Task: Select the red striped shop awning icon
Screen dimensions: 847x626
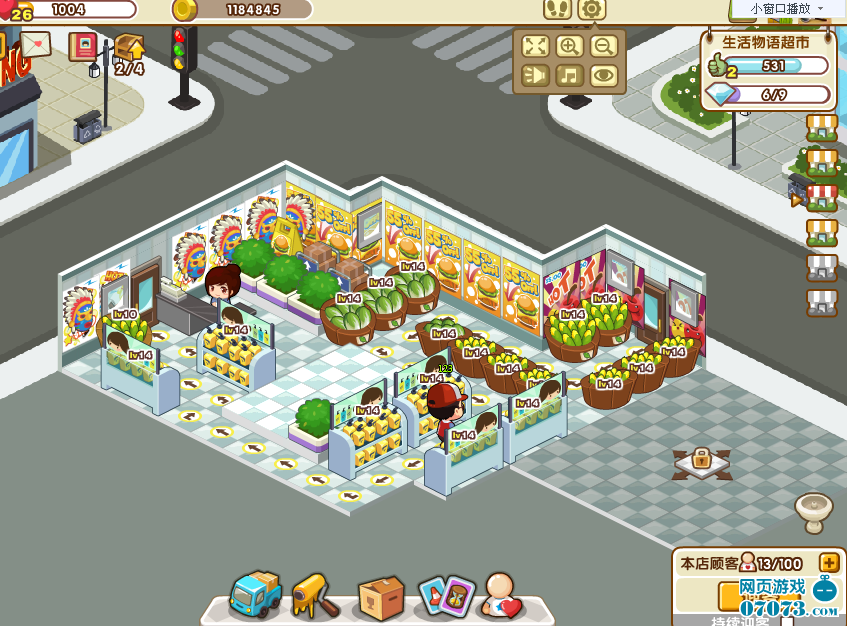Action: (x=821, y=196)
